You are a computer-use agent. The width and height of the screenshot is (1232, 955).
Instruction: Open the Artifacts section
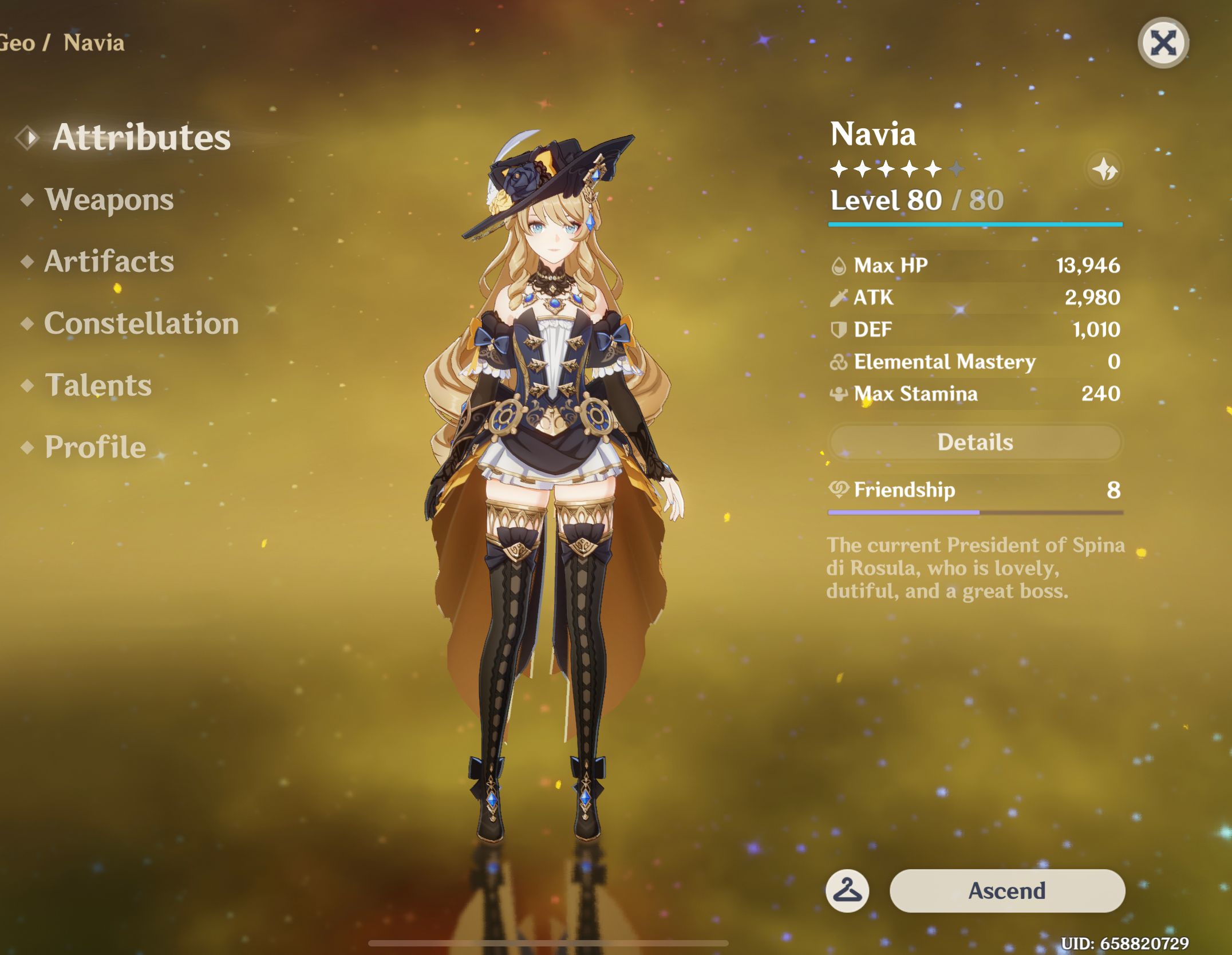coord(109,262)
